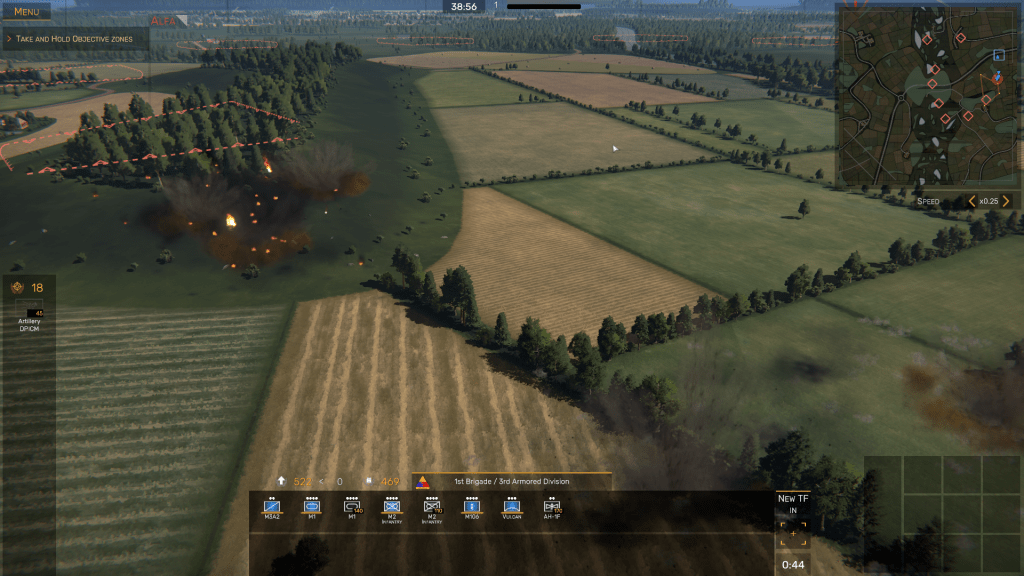Open the Menu button
The image size is (1024, 576).
click(x=26, y=12)
